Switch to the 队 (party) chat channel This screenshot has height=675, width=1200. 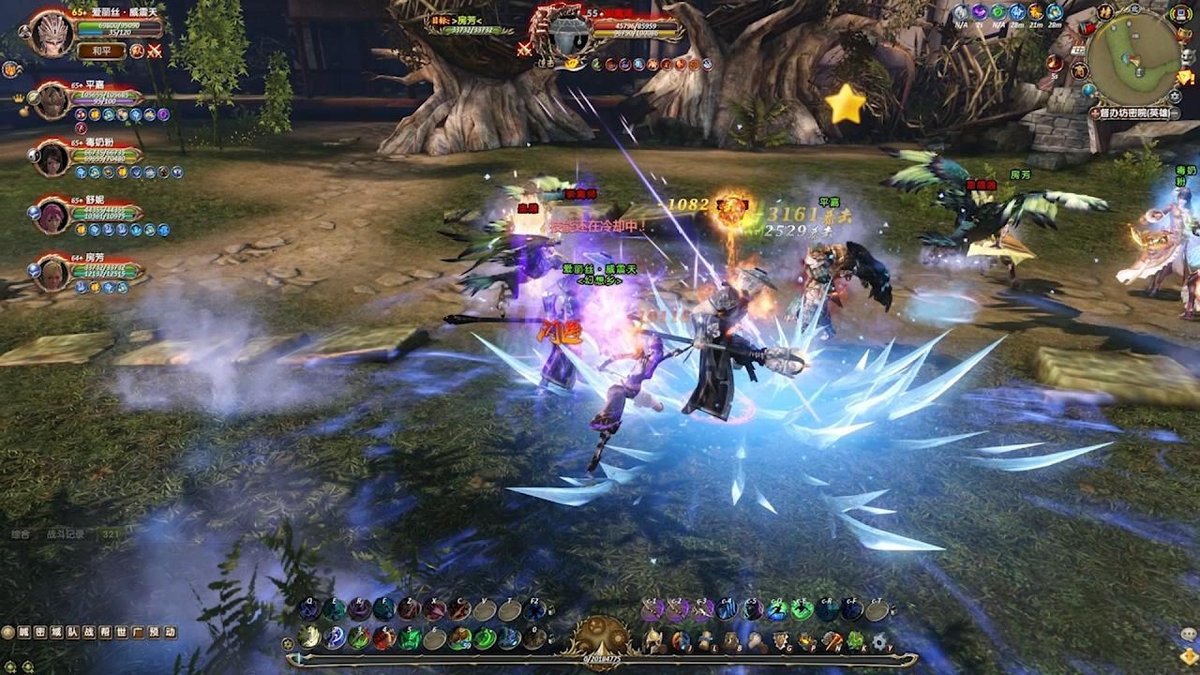pos(70,632)
